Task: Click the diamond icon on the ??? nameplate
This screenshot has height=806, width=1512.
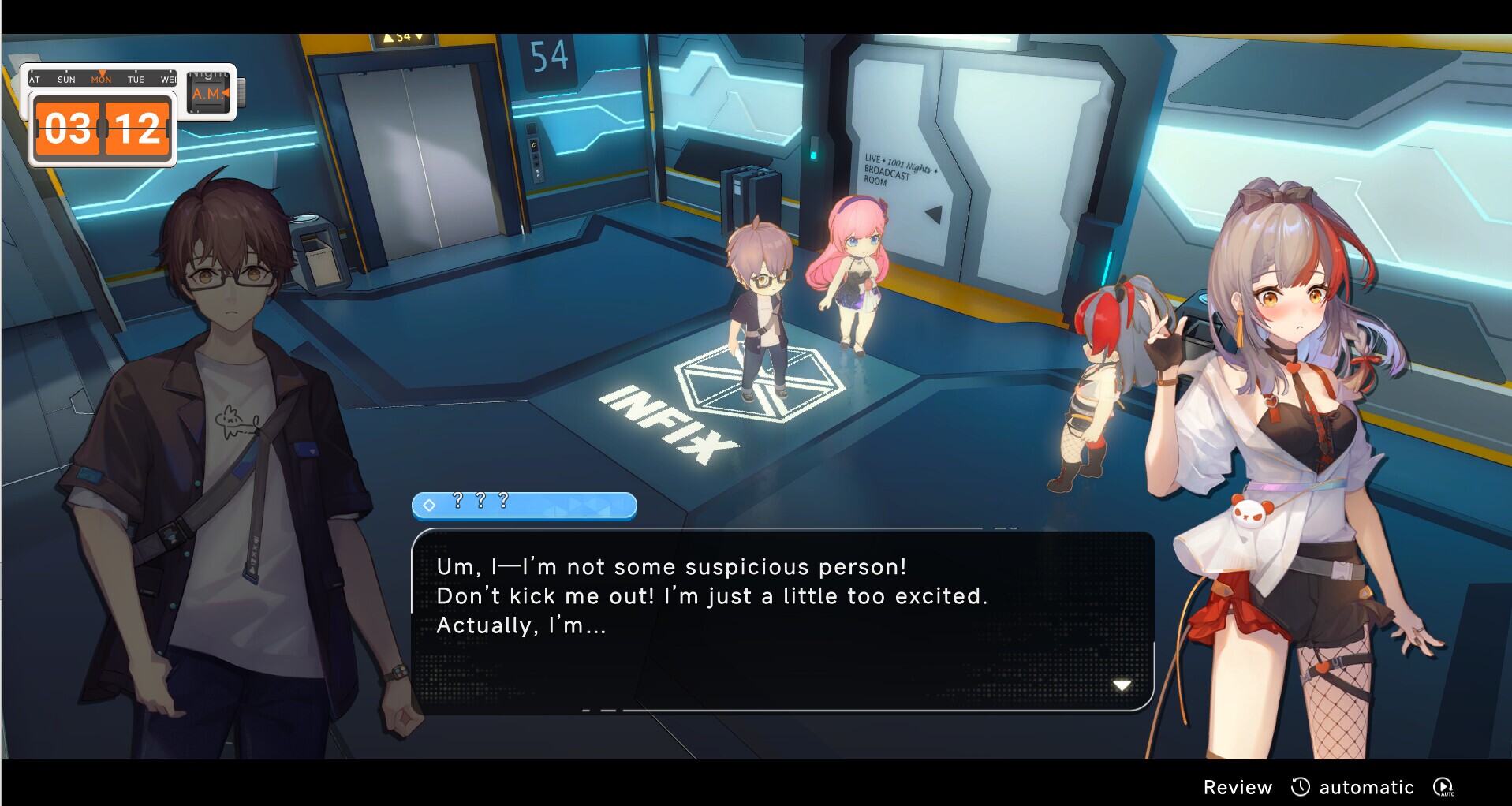Action: click(428, 506)
